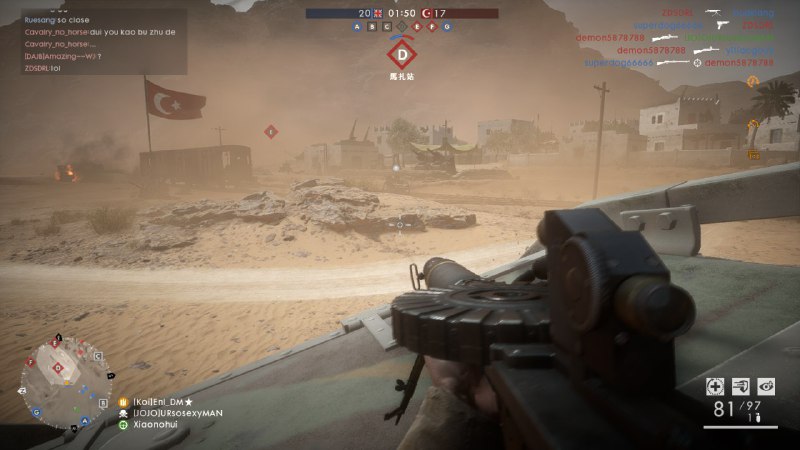Click objective B in the top flag bar
Image resolution: width=800 pixels, height=450 pixels.
[372, 27]
